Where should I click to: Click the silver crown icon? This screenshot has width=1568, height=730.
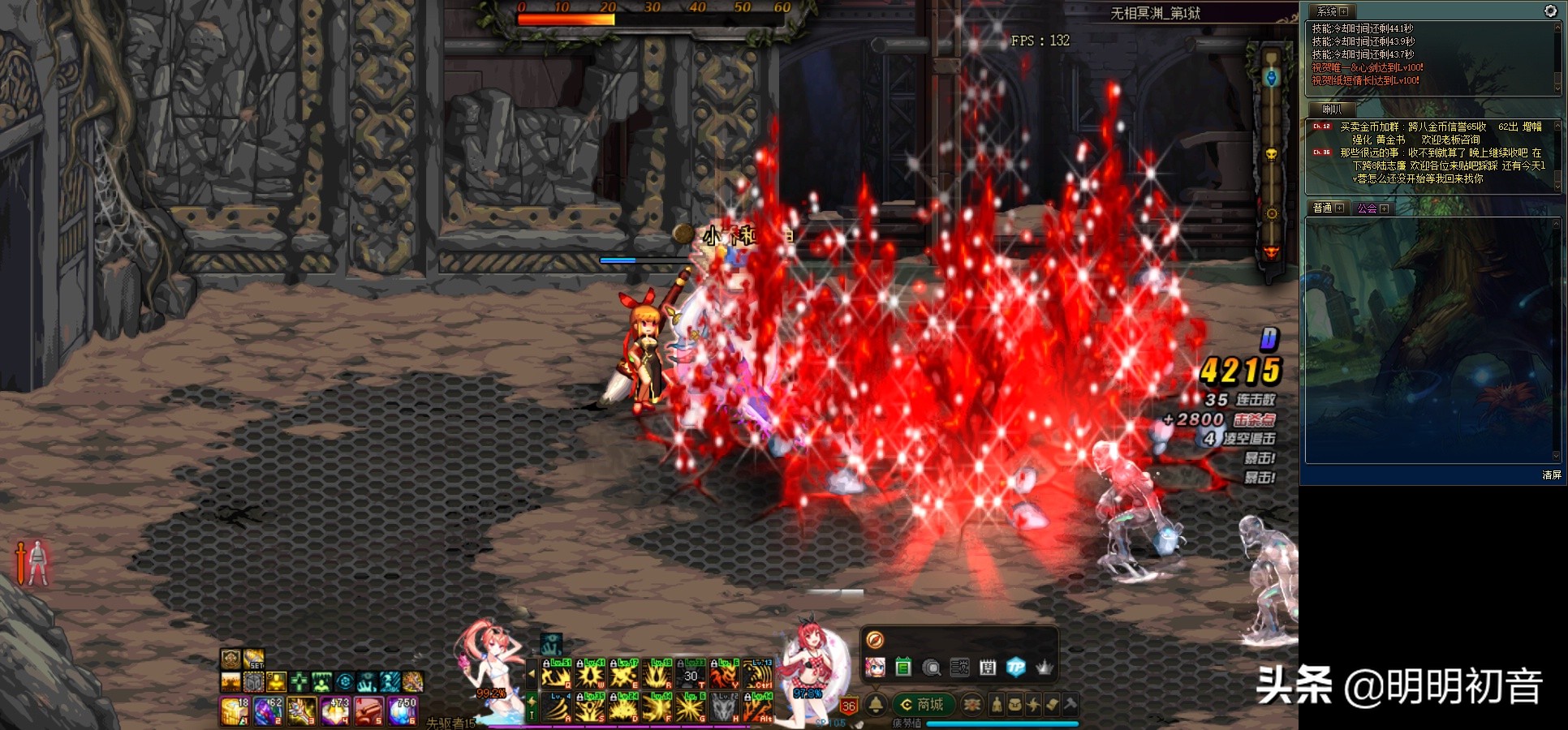tap(1044, 668)
